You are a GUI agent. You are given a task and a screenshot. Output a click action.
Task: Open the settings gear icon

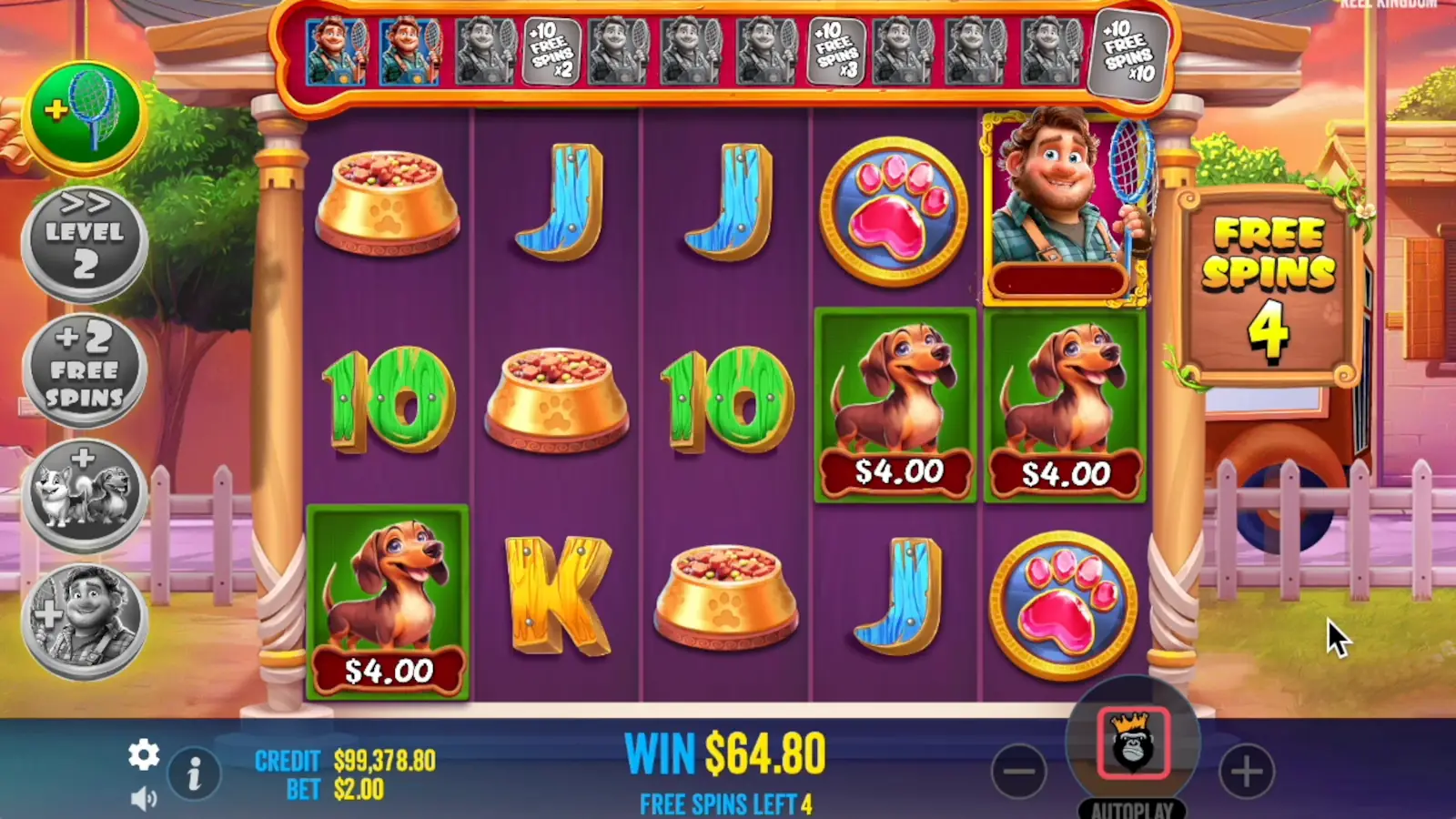[x=144, y=755]
